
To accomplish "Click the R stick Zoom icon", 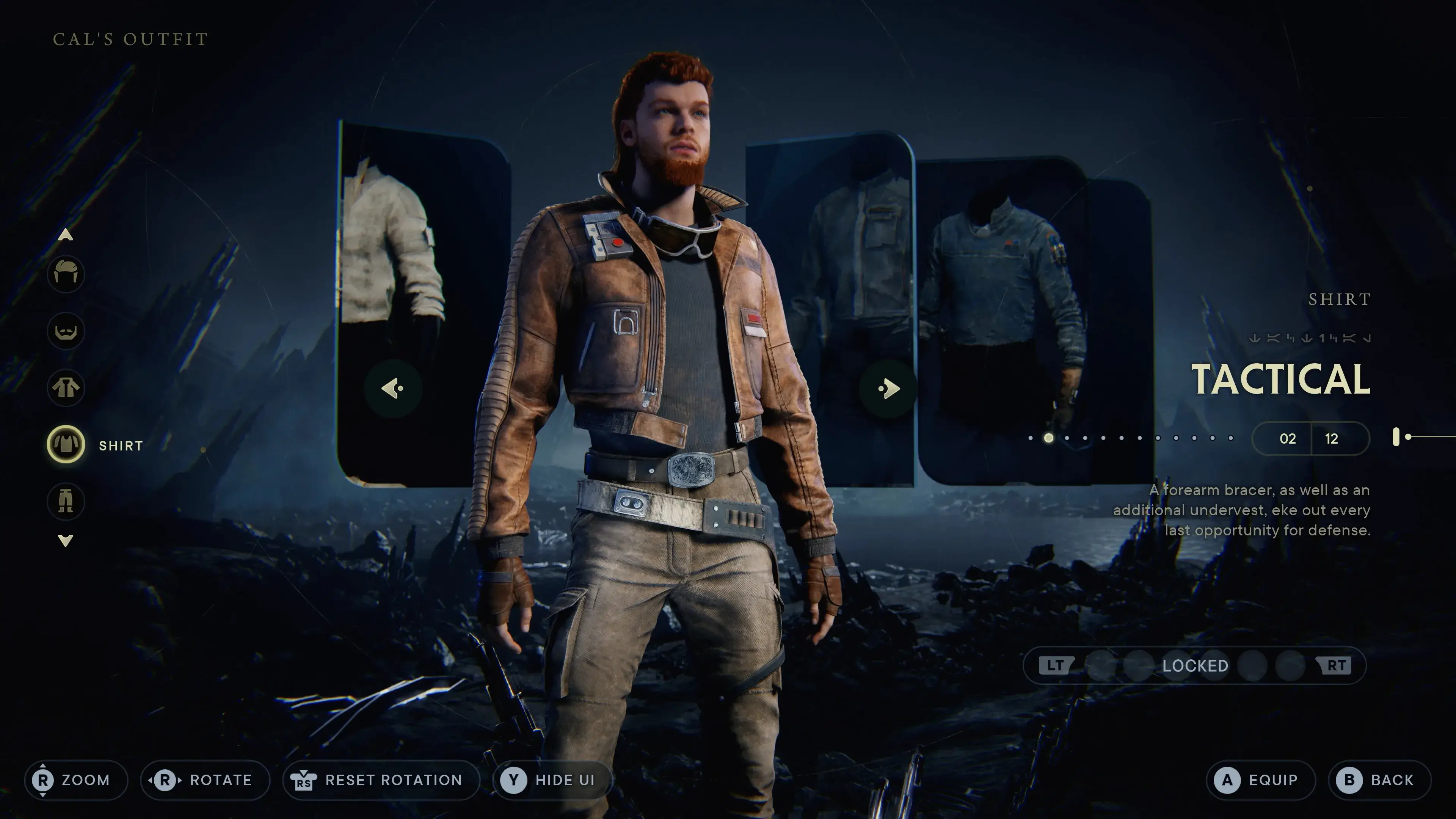I will (x=44, y=780).
